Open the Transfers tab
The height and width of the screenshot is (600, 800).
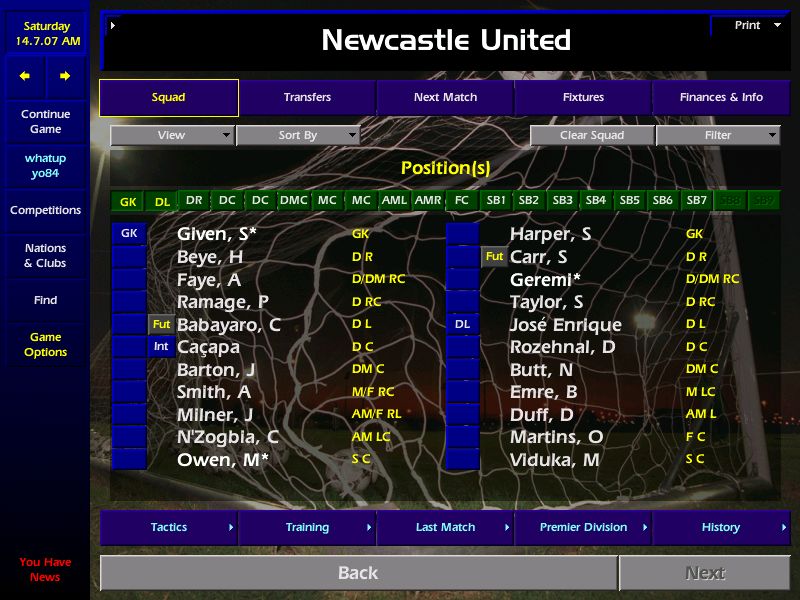coord(307,97)
